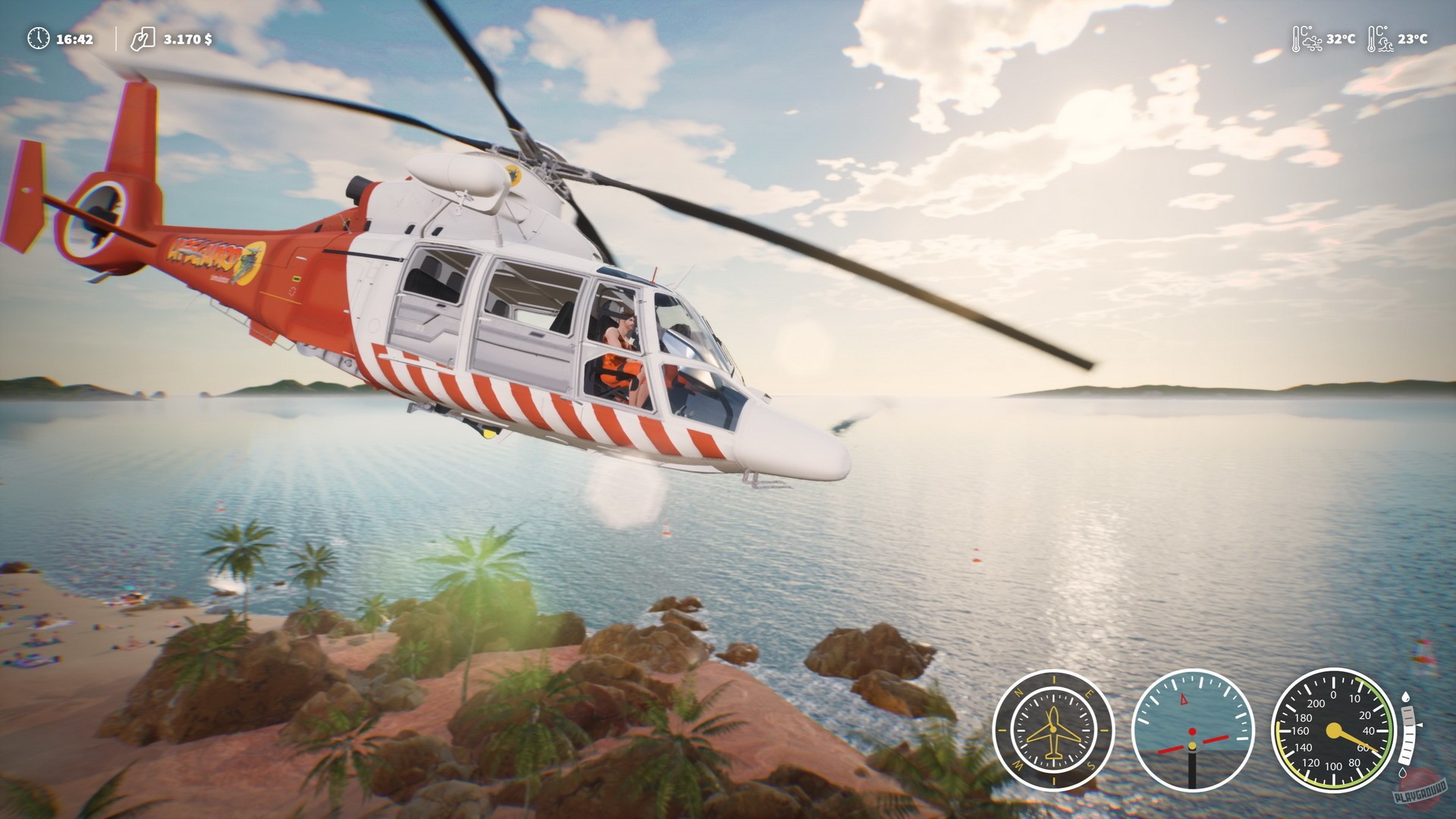Click the clock icon in the HUD
Image resolution: width=1456 pixels, height=819 pixels.
tap(39, 39)
